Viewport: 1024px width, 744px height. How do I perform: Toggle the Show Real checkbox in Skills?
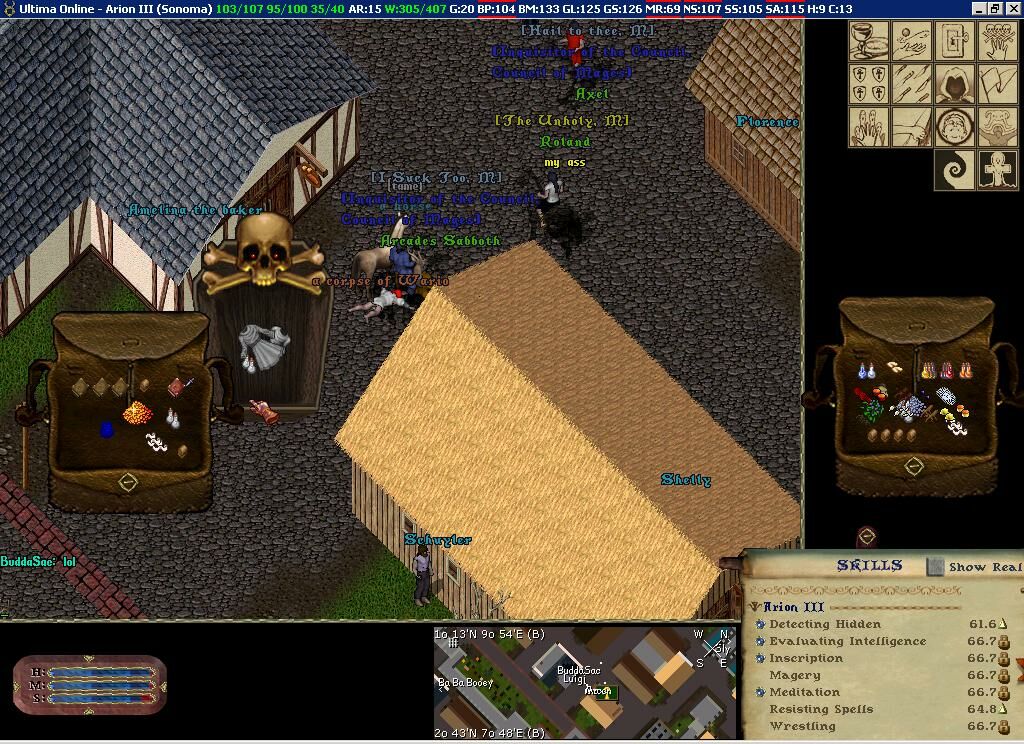click(935, 566)
